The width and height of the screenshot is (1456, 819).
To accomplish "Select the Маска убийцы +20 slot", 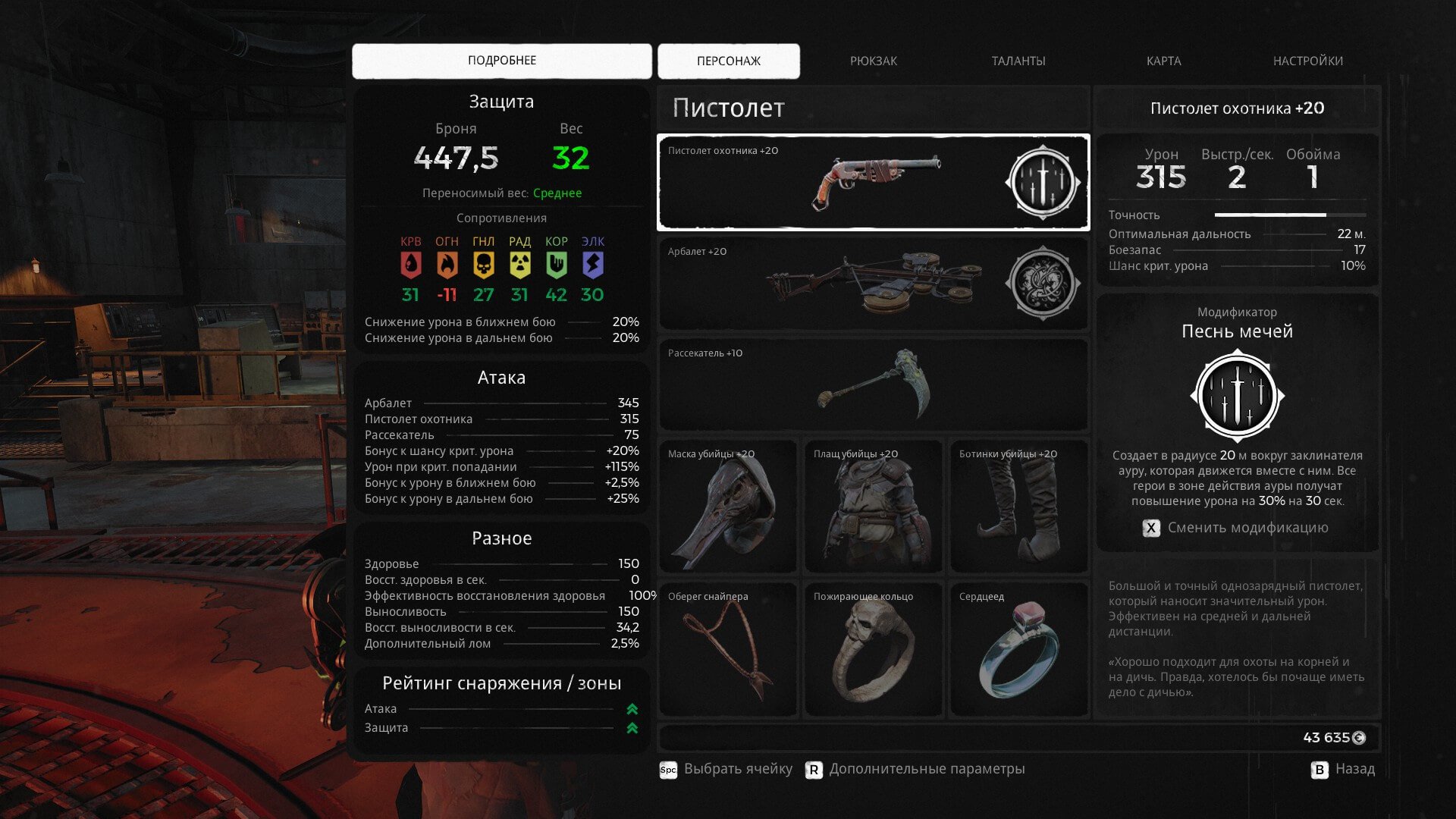I will coord(728,506).
